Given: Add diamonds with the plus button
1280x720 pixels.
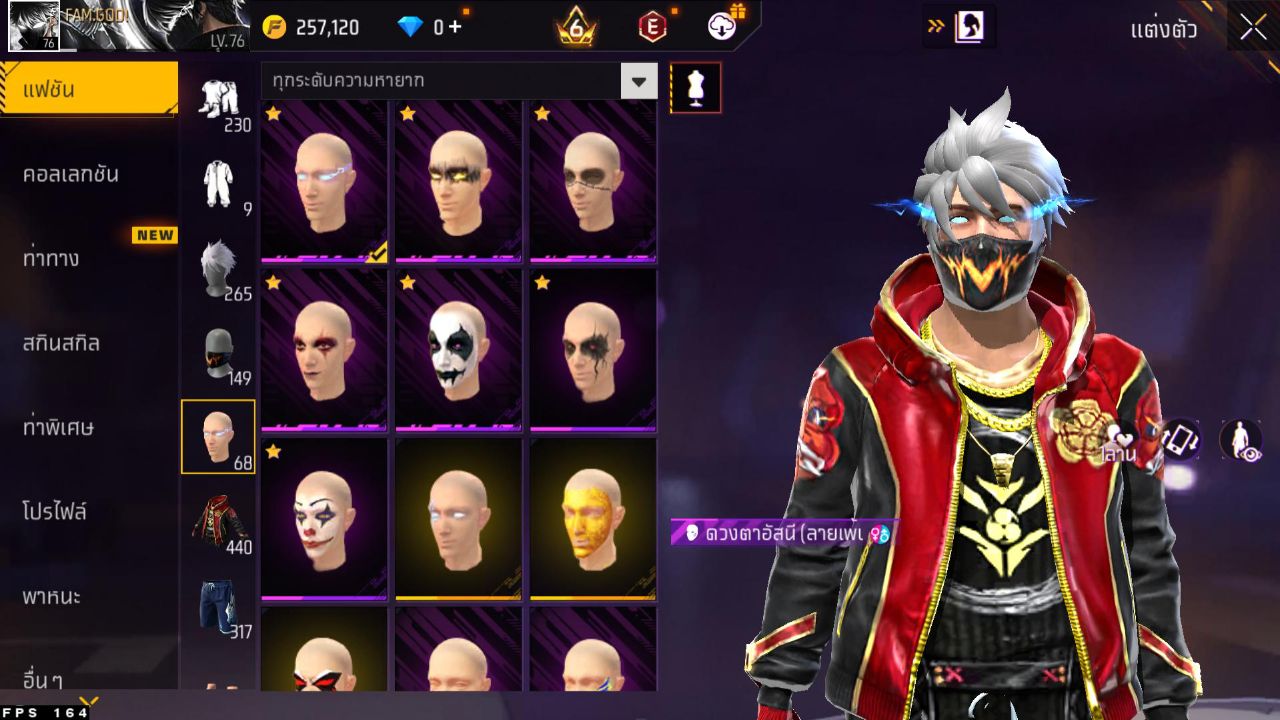Looking at the screenshot, I should (x=455, y=27).
